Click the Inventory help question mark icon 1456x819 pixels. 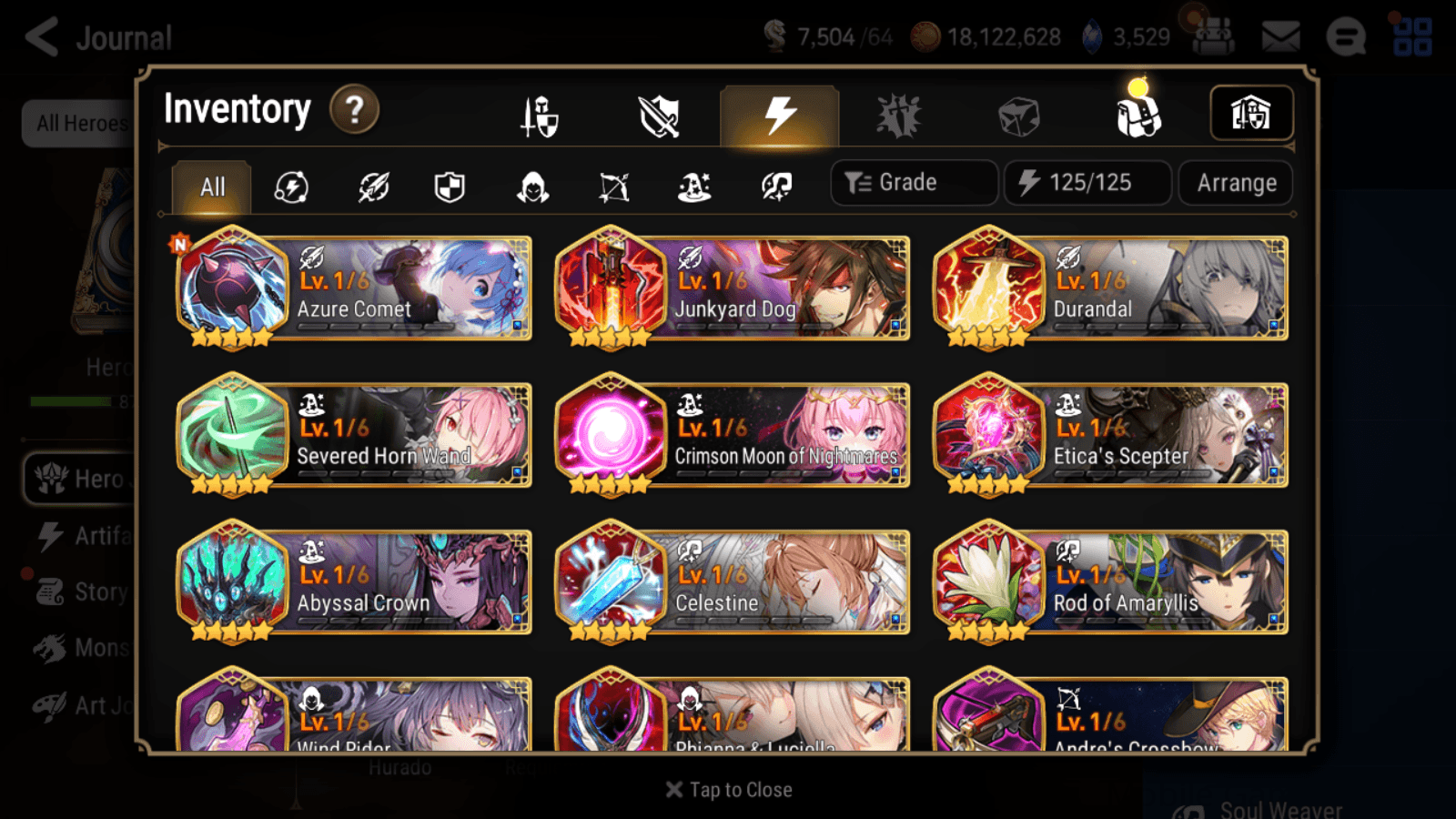(x=354, y=110)
